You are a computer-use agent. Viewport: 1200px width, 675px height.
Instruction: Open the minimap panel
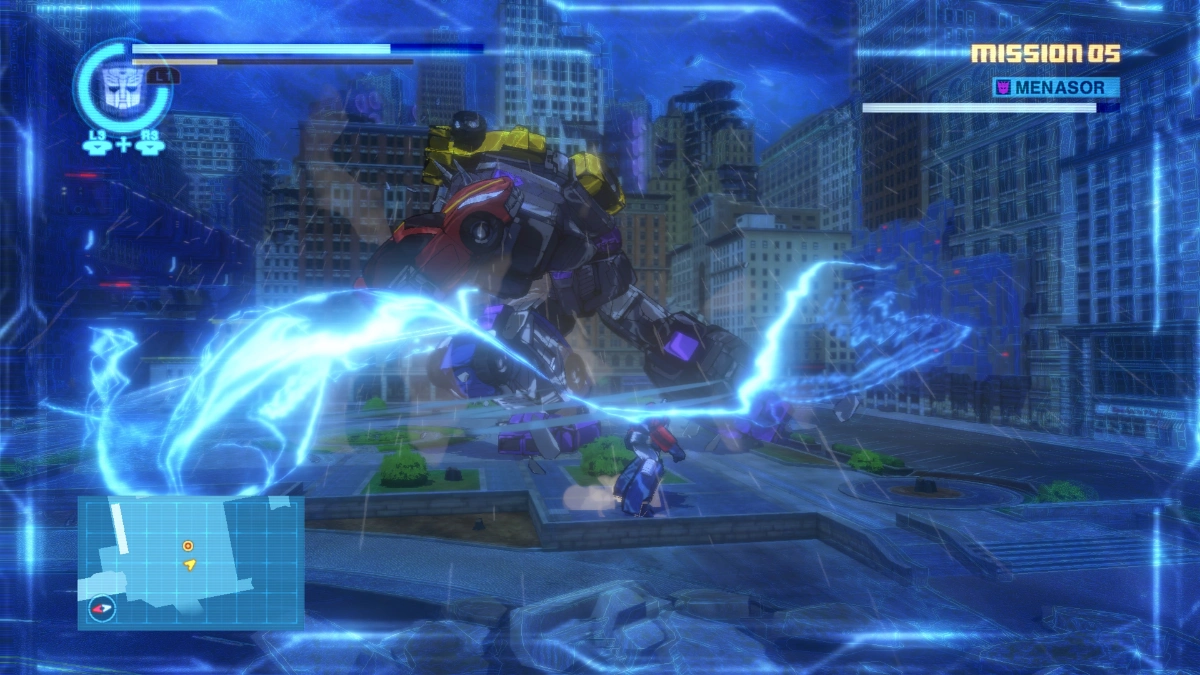tap(190, 561)
